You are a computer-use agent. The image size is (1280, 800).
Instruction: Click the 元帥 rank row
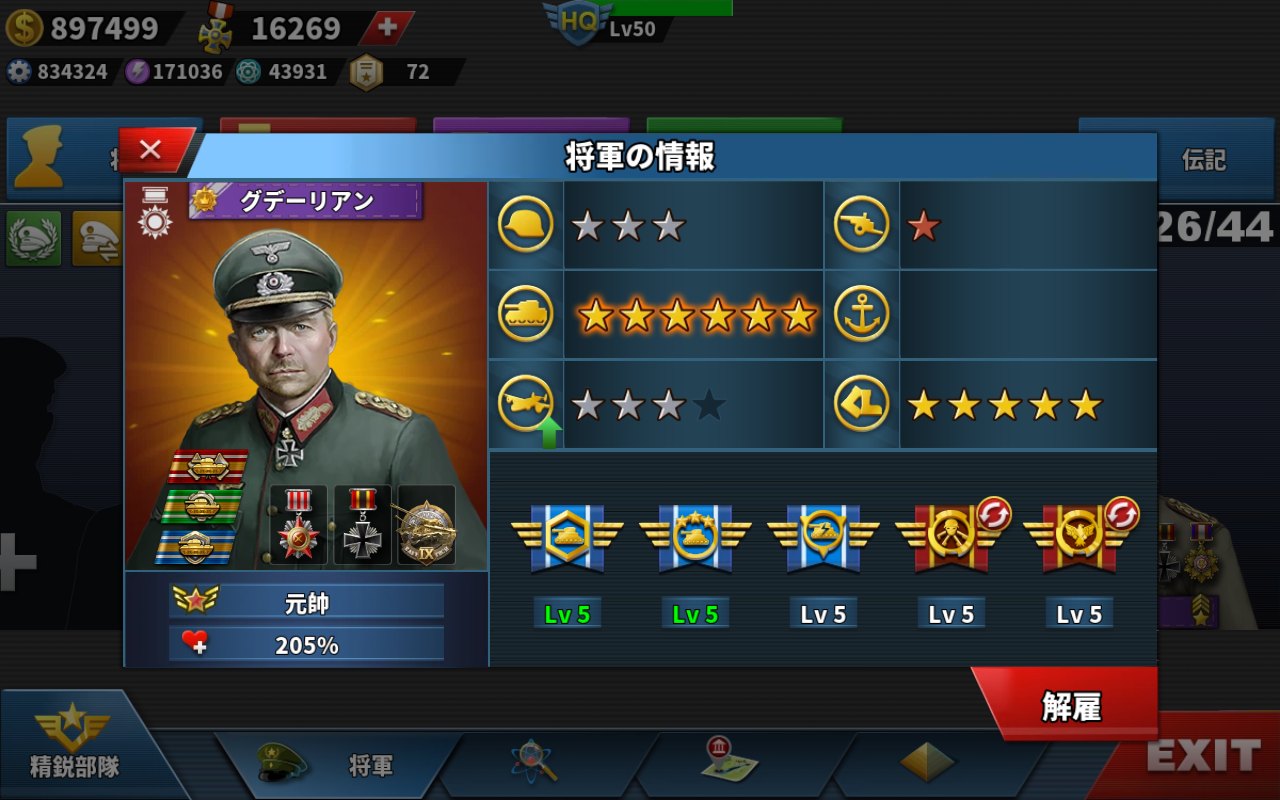point(306,602)
